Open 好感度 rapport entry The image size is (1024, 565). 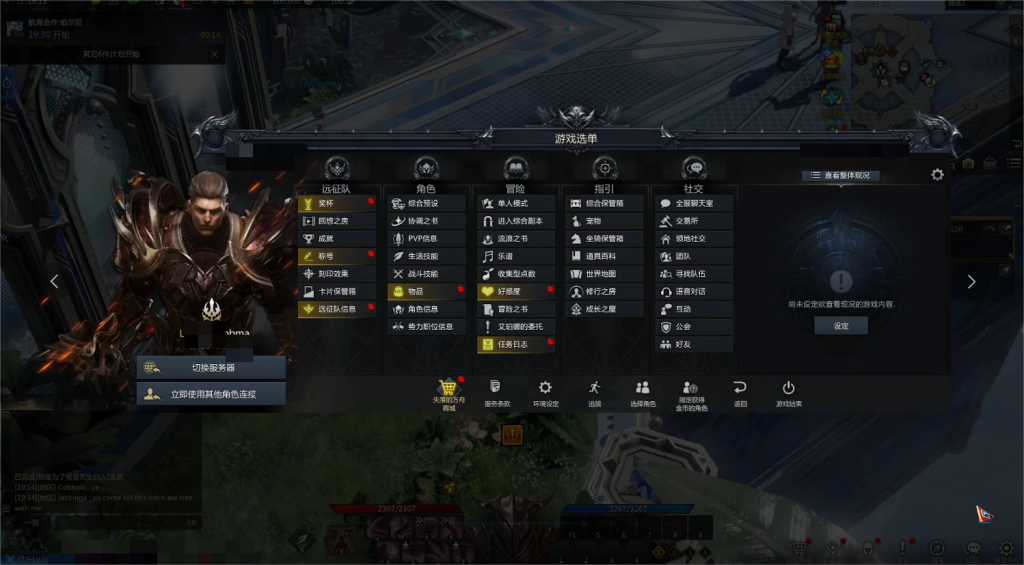pos(516,291)
